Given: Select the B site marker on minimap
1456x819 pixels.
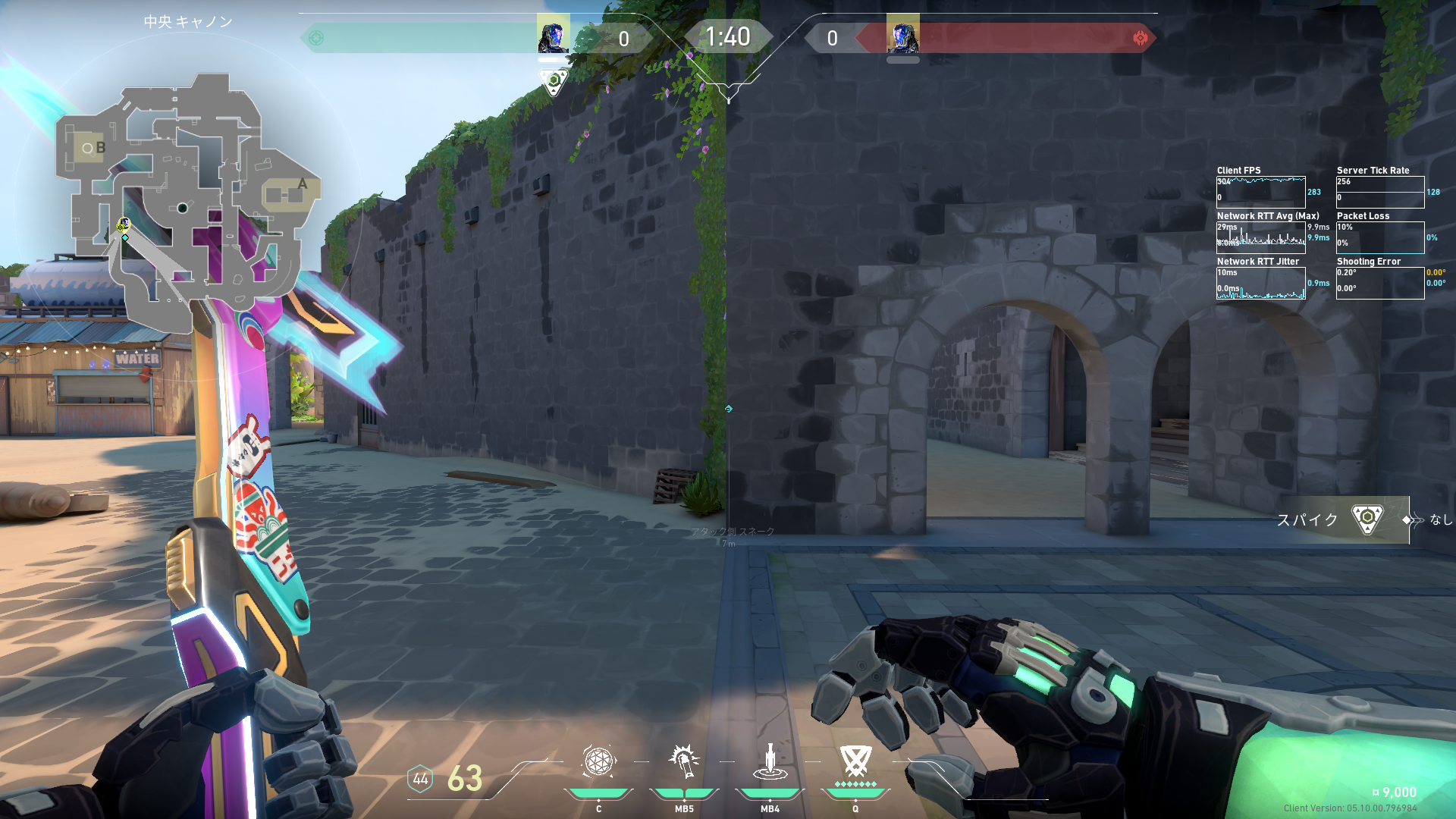Looking at the screenshot, I should (100, 148).
